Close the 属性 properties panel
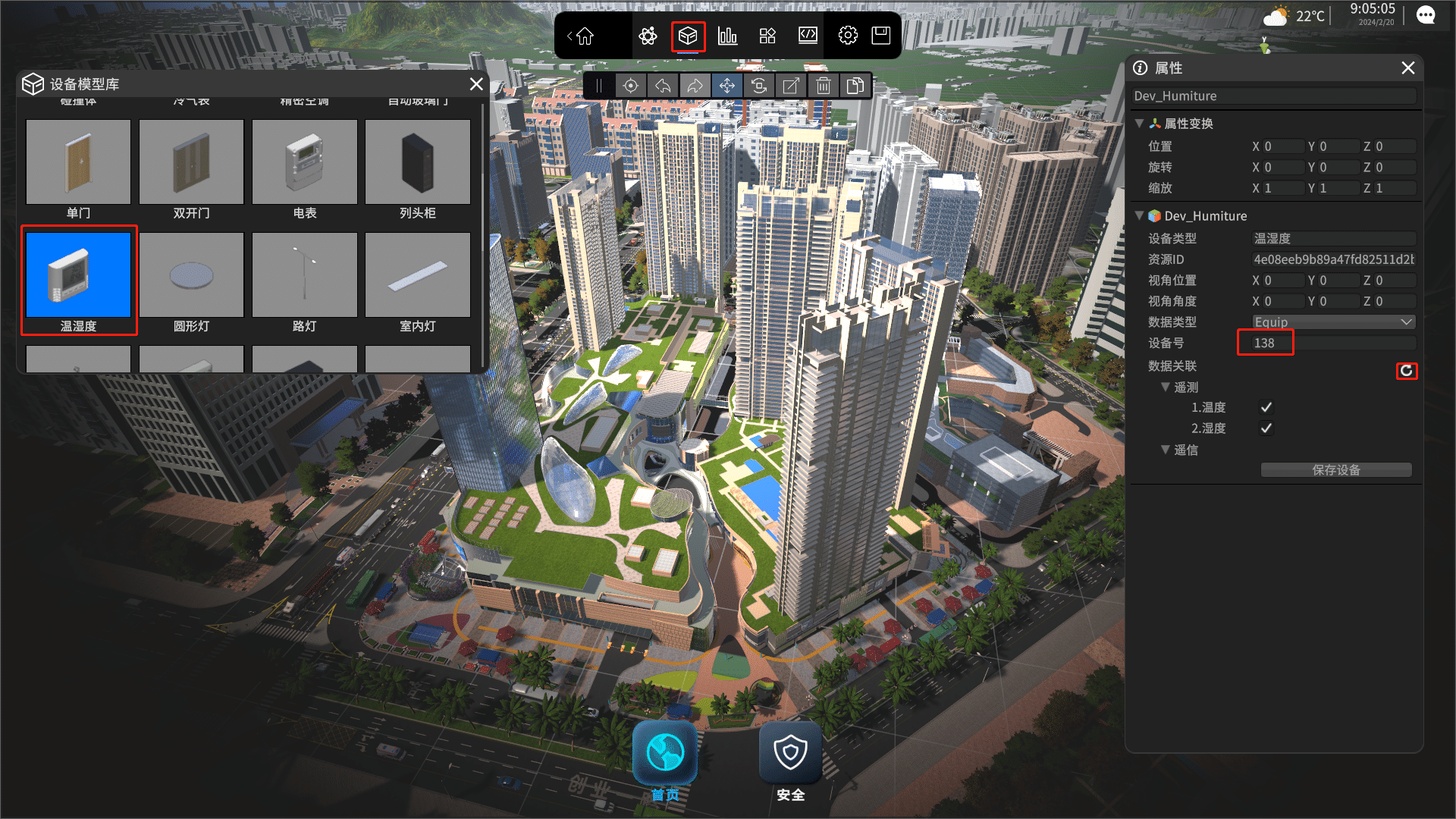 click(1408, 68)
